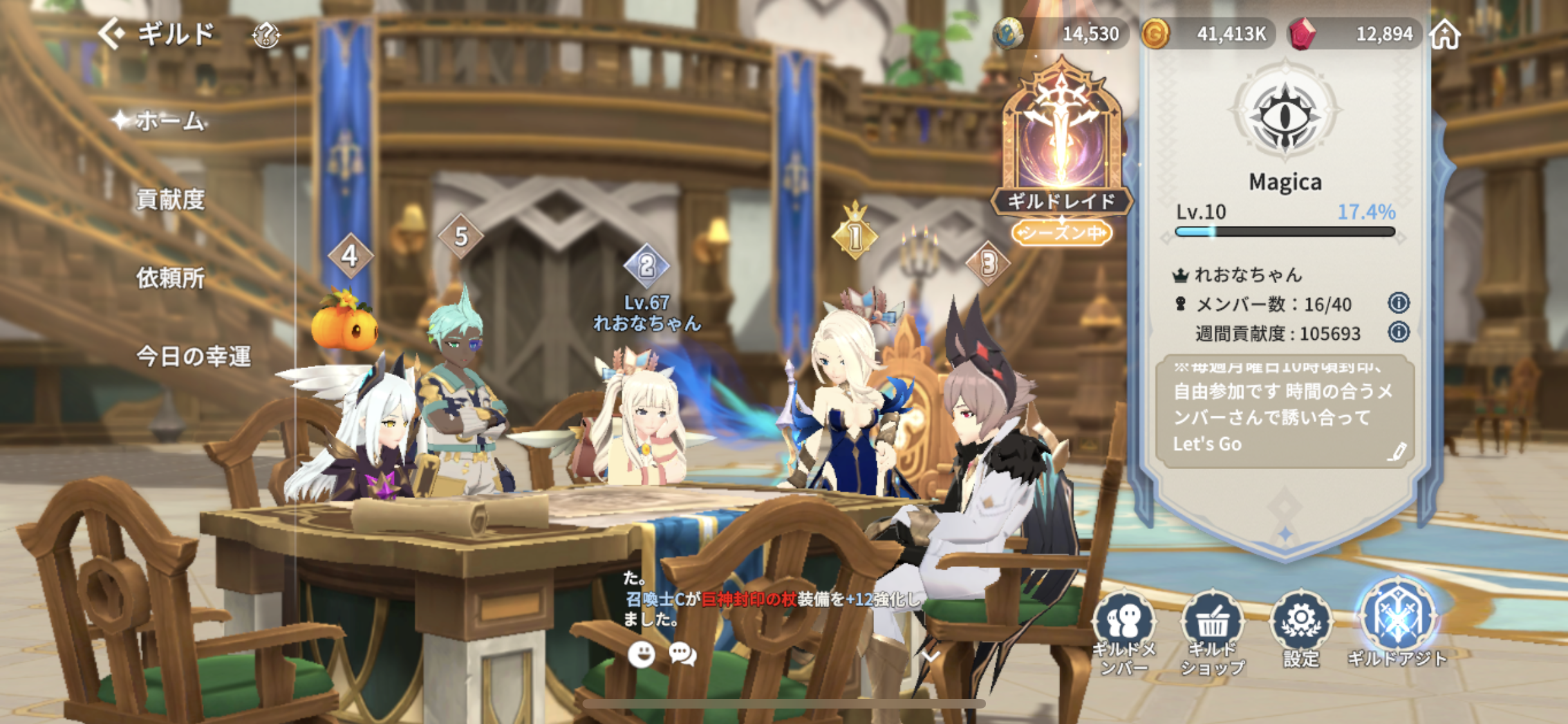The width and height of the screenshot is (1568, 724).
Task: Open the guild 設定 settings
Action: [x=1301, y=627]
